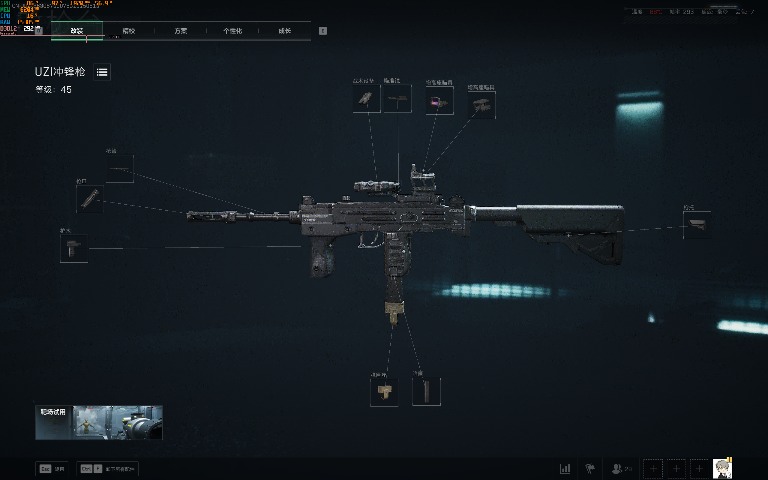The image size is (768, 480).
Task: Select the barrel attachment slot
Action: [x=120, y=169]
